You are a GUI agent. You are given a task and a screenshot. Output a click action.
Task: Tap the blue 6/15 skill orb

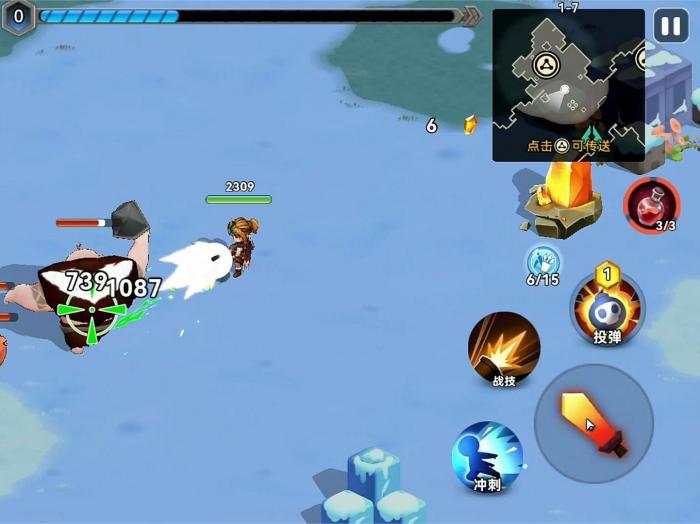click(x=543, y=262)
